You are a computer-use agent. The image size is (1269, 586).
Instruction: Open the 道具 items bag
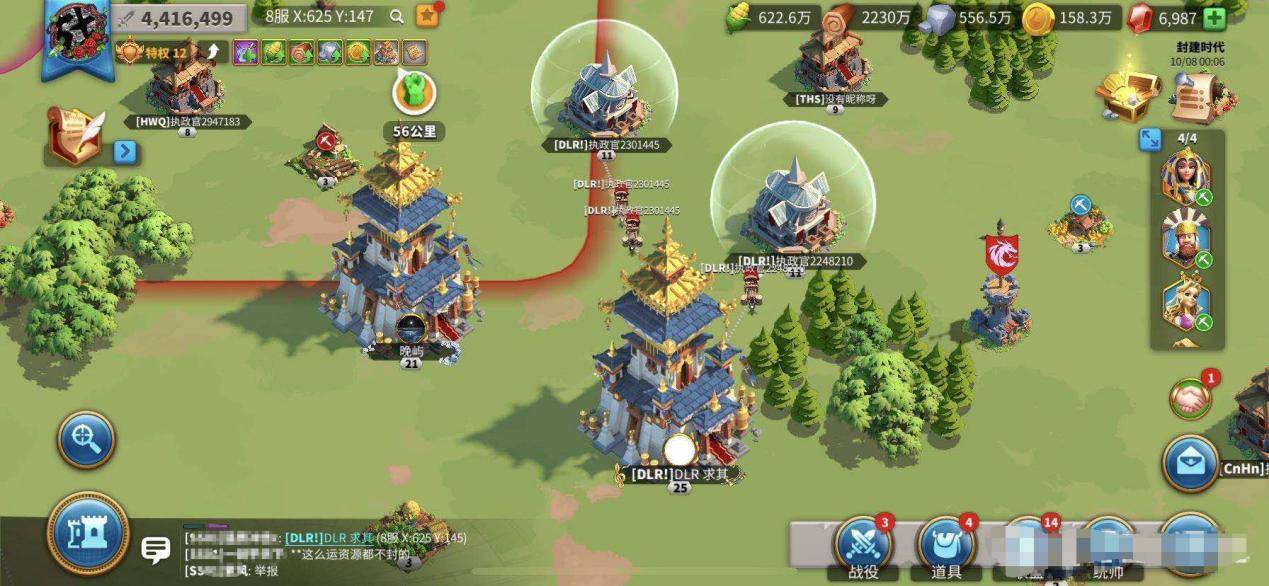point(945,547)
